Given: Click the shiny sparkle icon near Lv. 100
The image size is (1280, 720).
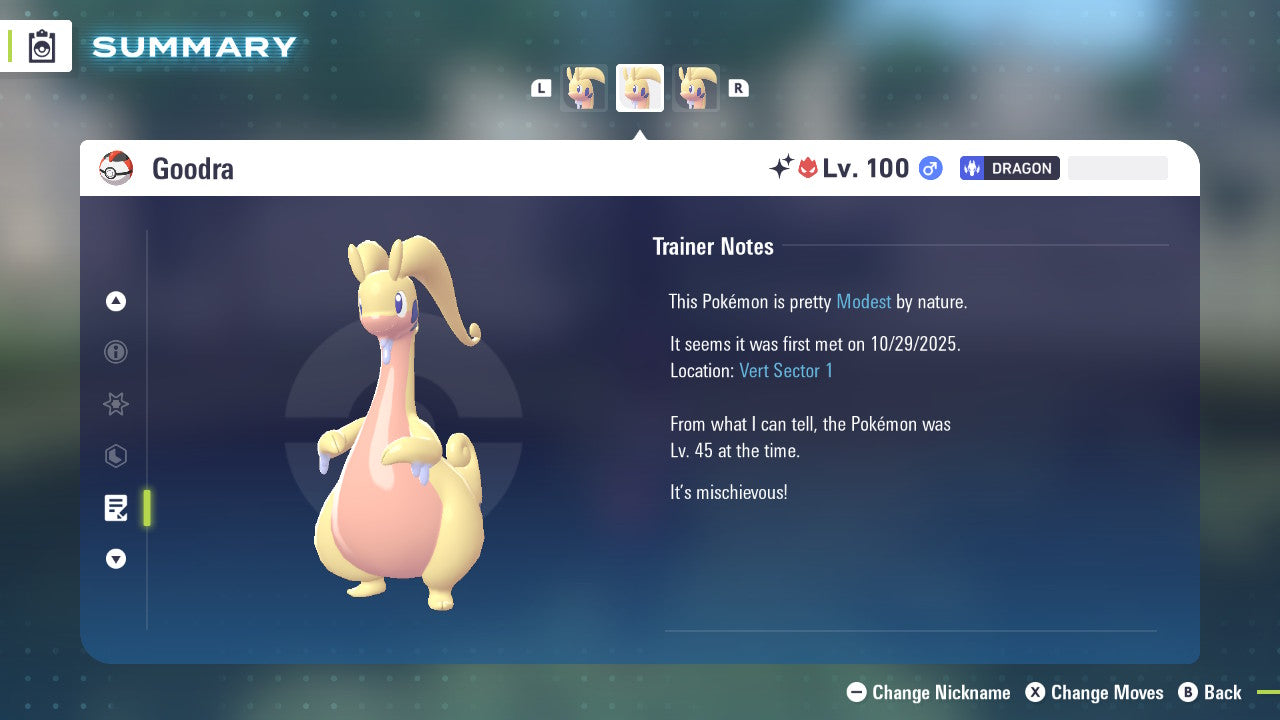Looking at the screenshot, I should click(x=784, y=167).
